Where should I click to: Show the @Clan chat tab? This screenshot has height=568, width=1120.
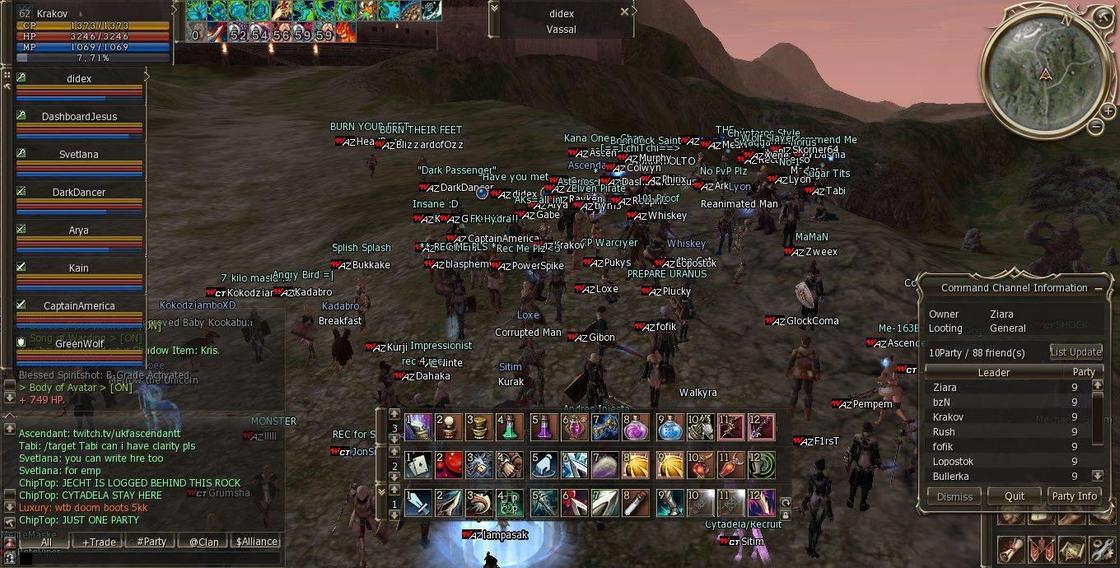203,541
